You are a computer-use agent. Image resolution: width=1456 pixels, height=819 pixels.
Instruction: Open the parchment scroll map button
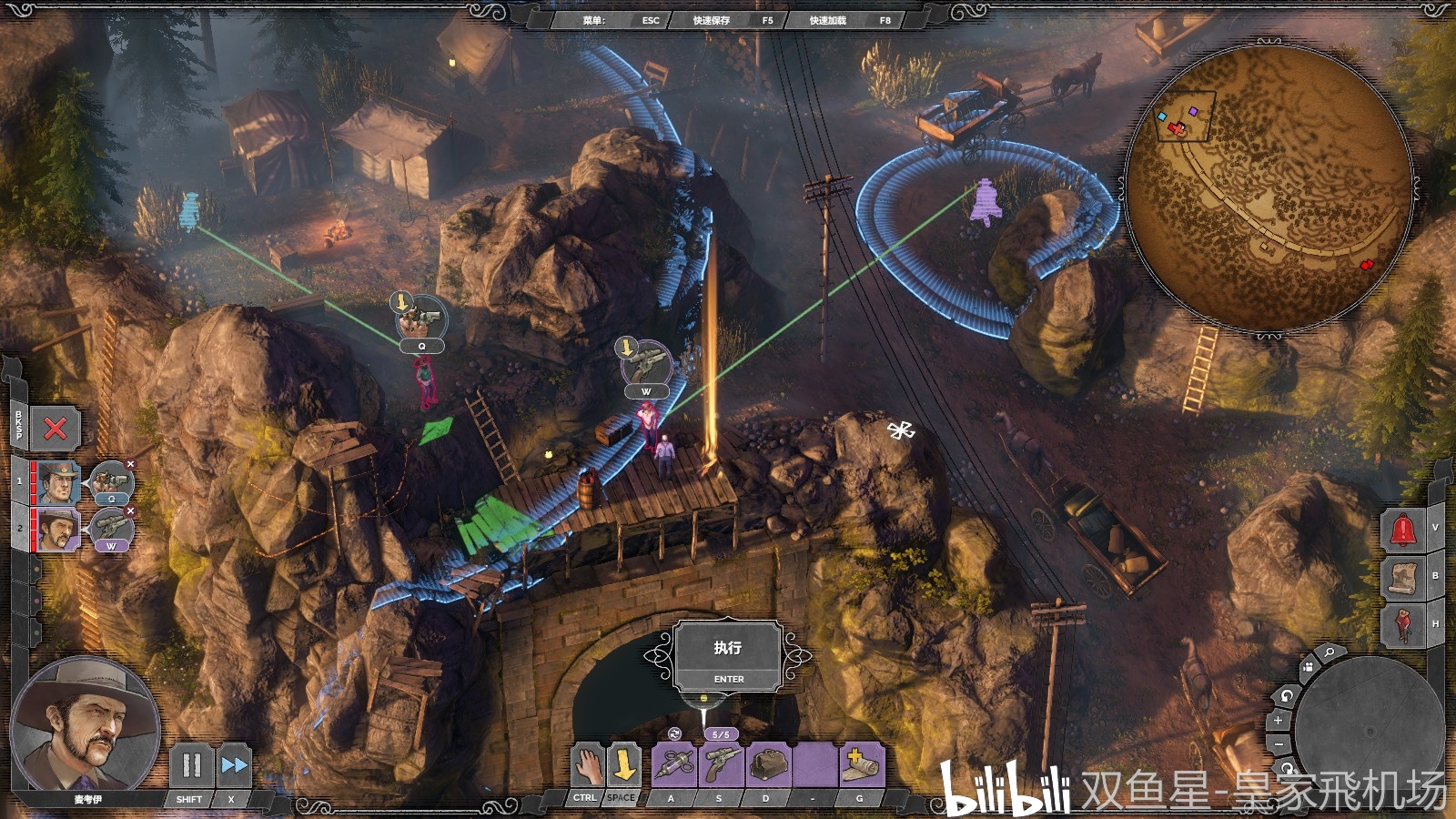1402,577
